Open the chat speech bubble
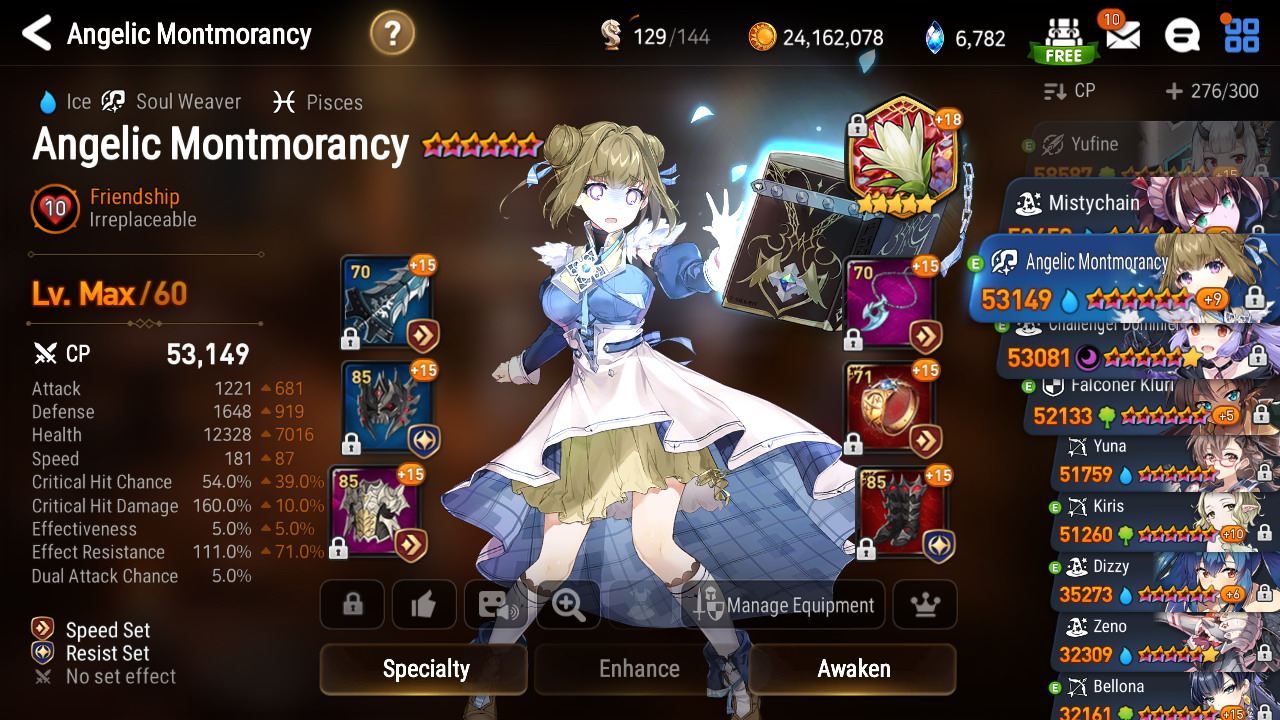 tap(1182, 36)
